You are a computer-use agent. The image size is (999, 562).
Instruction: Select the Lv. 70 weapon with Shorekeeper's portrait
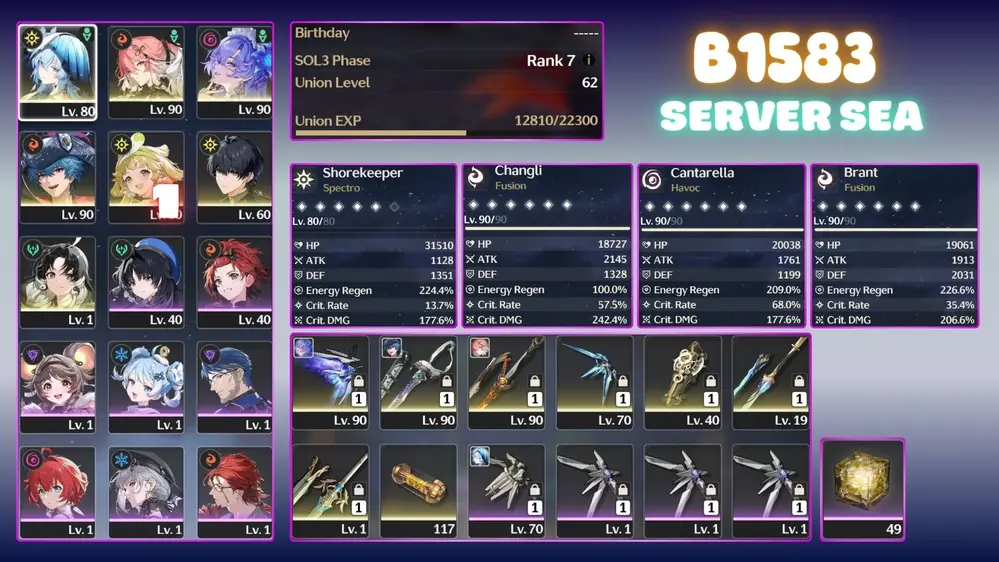coord(506,491)
